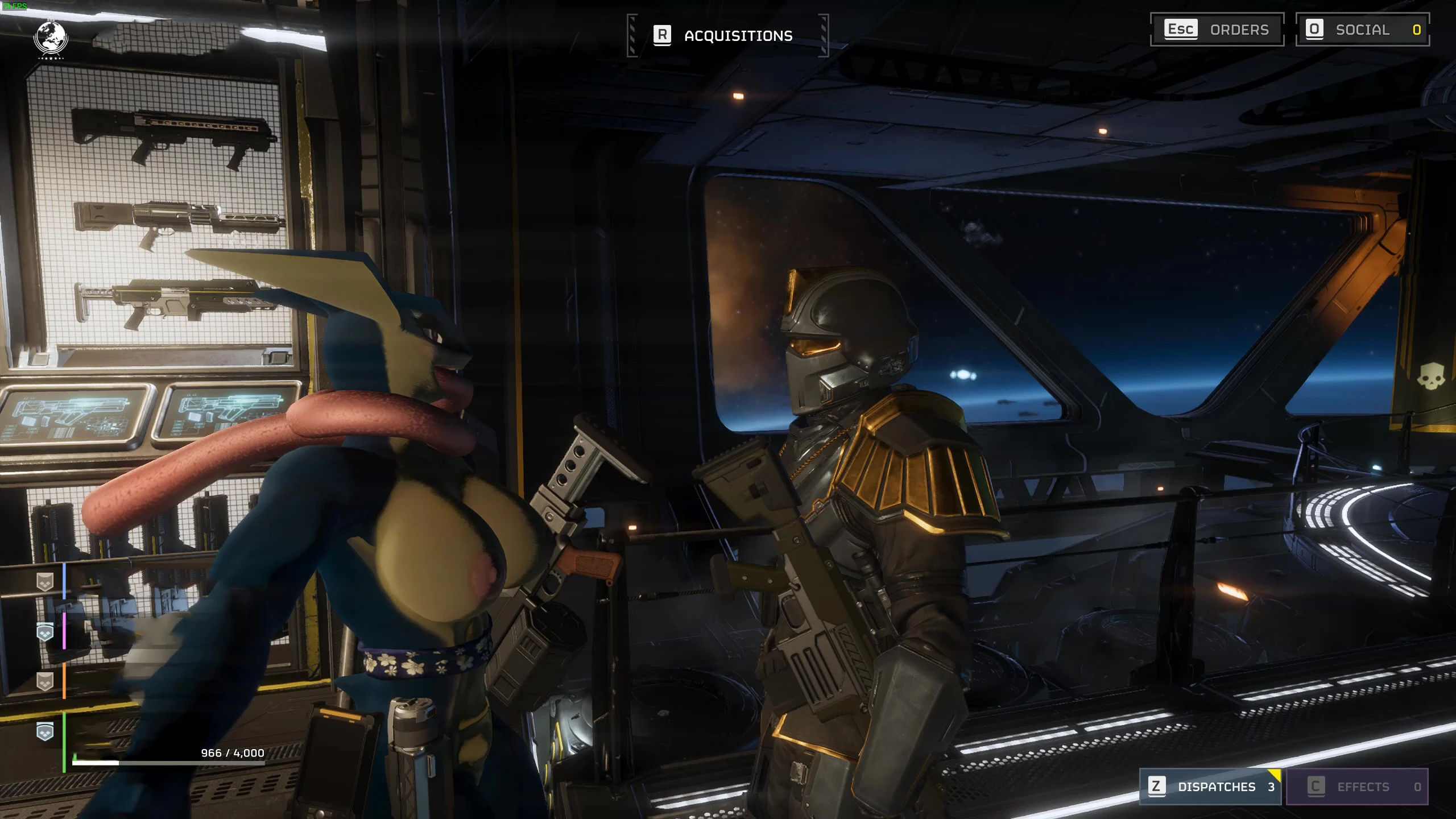Open the Effects panel
The width and height of the screenshot is (1456, 819).
pos(1356,787)
